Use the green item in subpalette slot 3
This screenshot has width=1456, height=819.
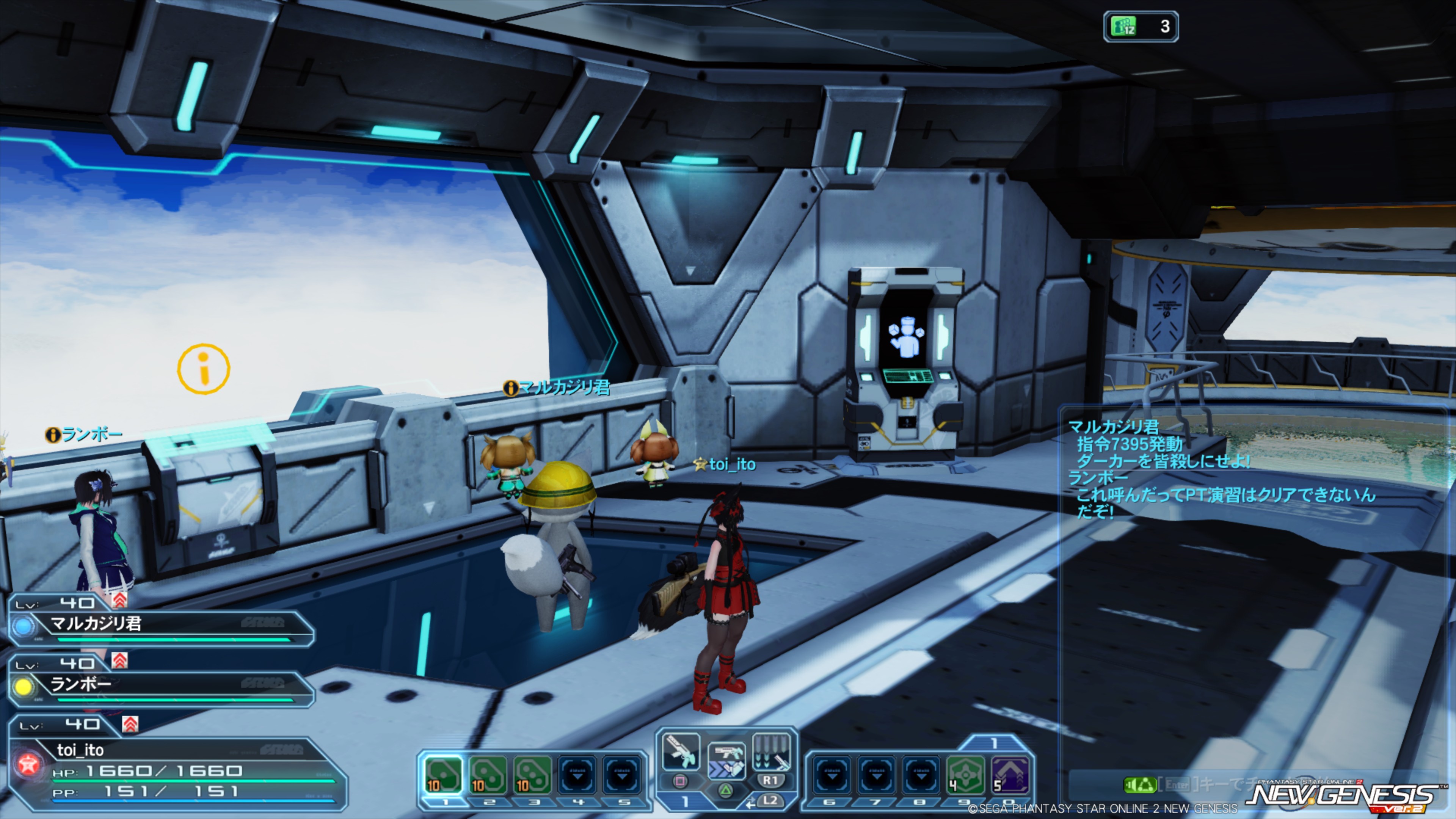[x=532, y=774]
